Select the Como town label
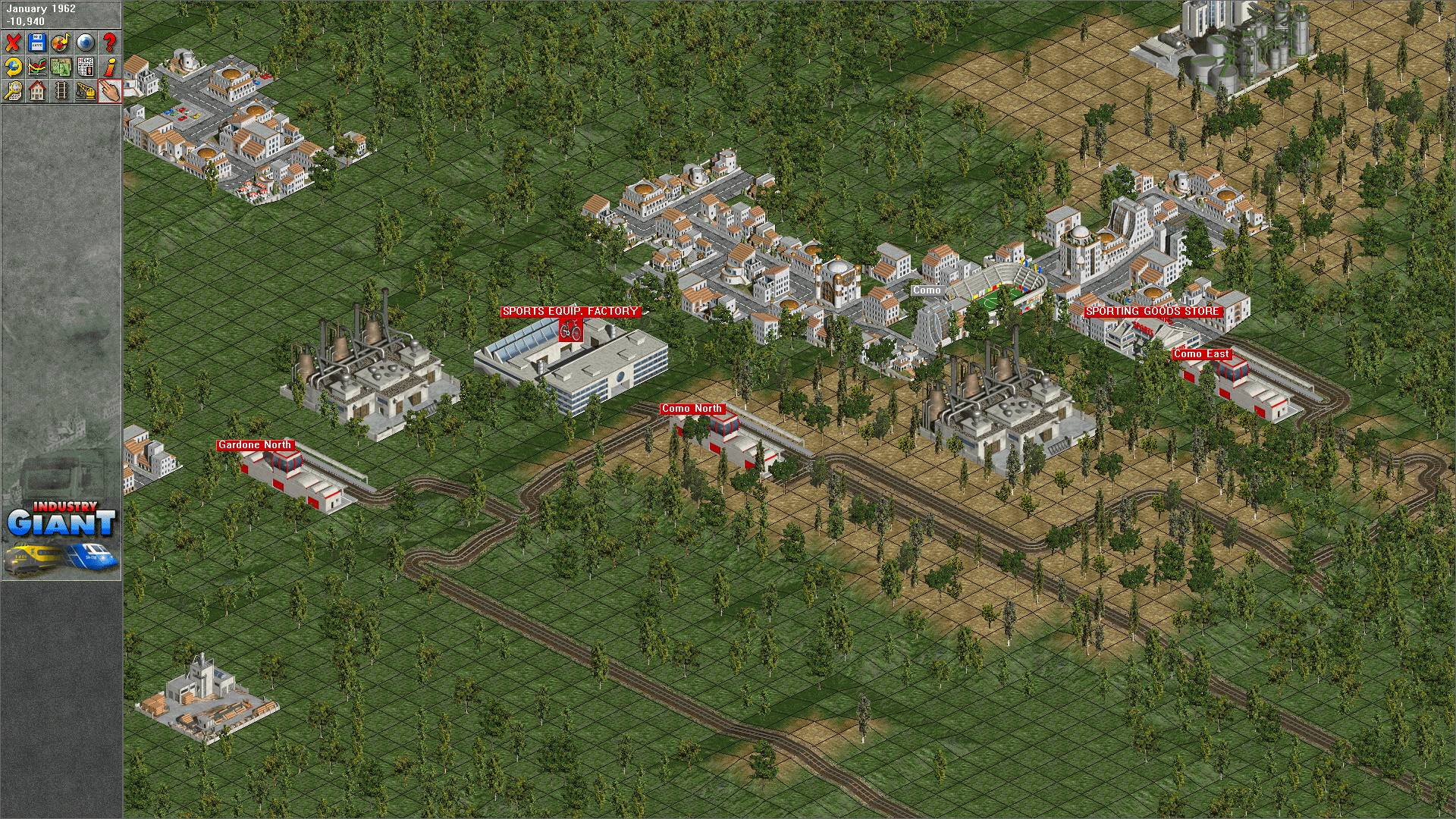The width and height of the screenshot is (1456, 819). 927,290
